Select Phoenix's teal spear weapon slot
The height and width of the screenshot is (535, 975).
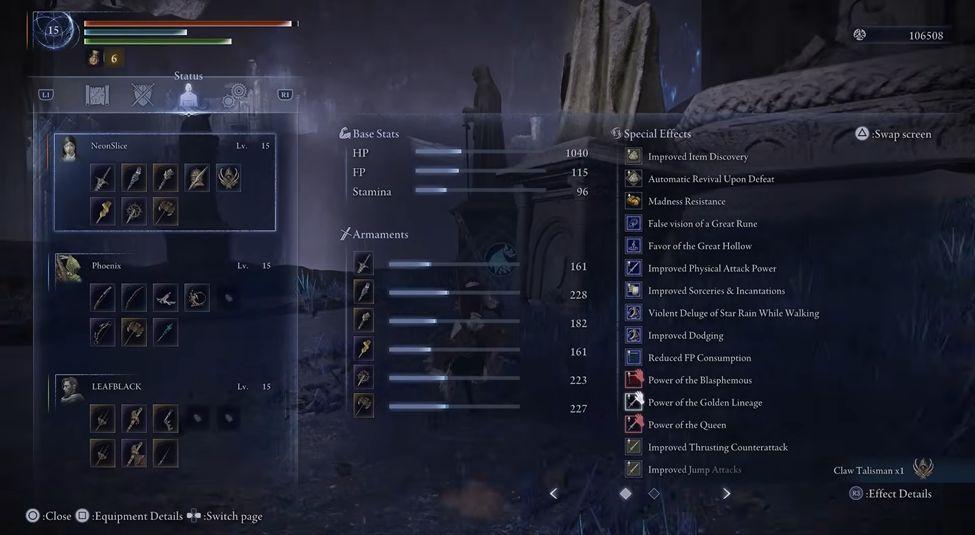pos(164,332)
